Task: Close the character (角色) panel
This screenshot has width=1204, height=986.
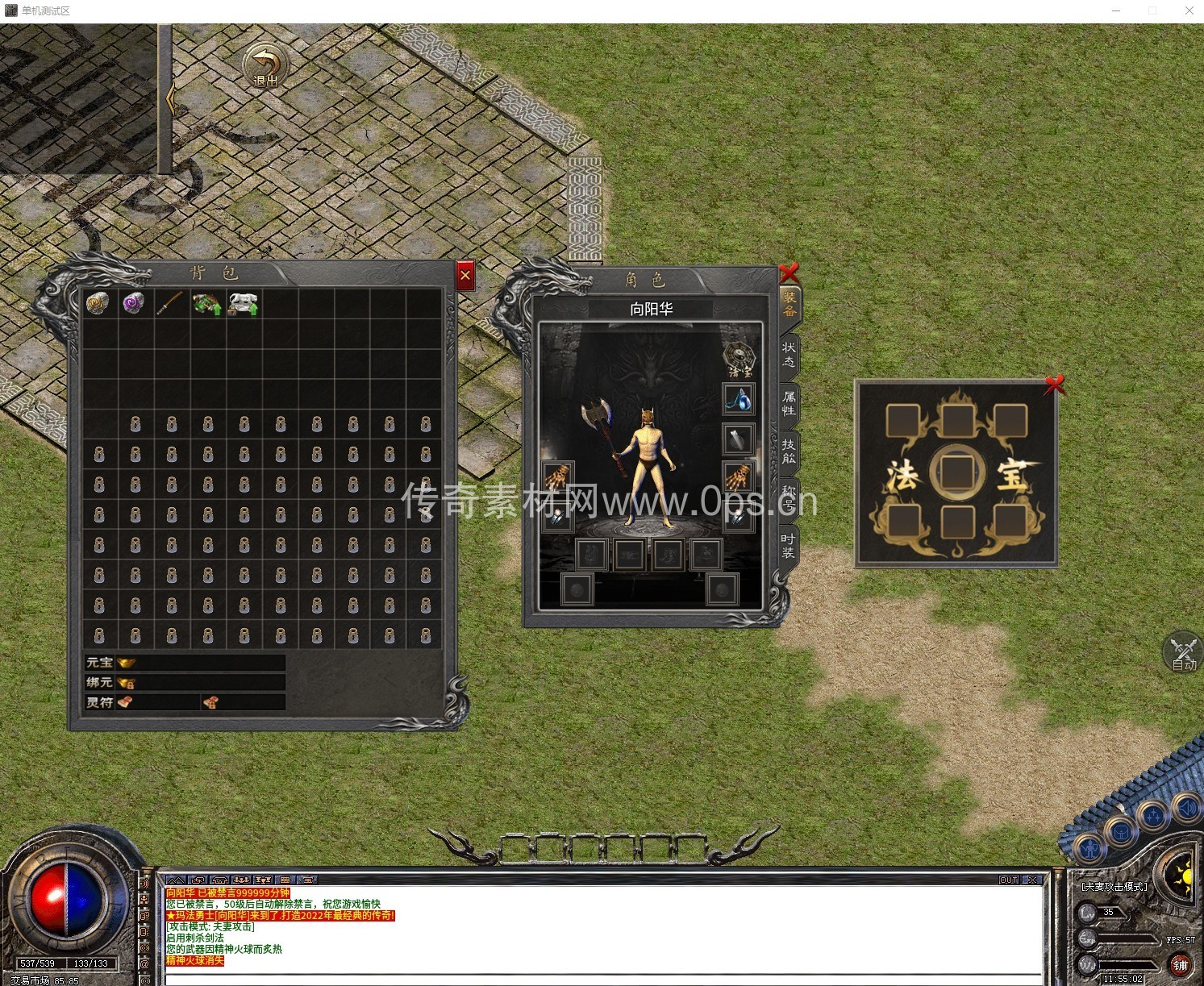Action: click(789, 273)
